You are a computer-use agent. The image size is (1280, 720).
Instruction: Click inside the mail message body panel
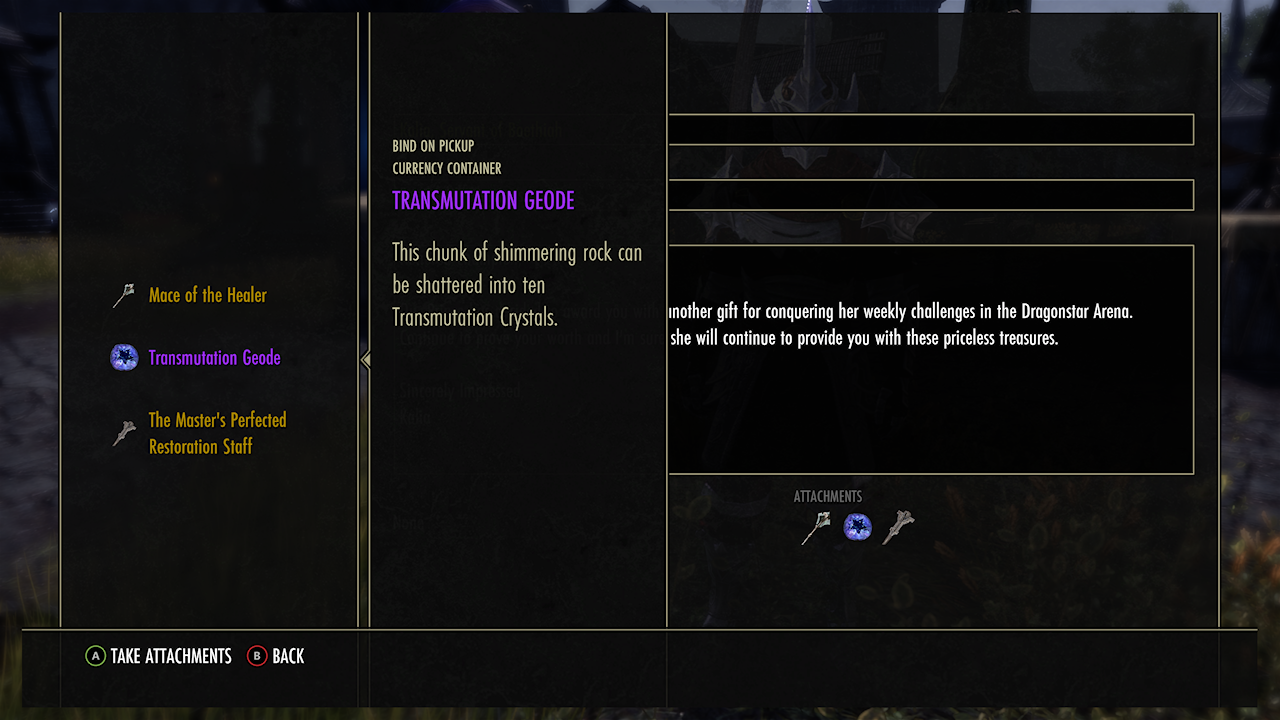coord(930,358)
